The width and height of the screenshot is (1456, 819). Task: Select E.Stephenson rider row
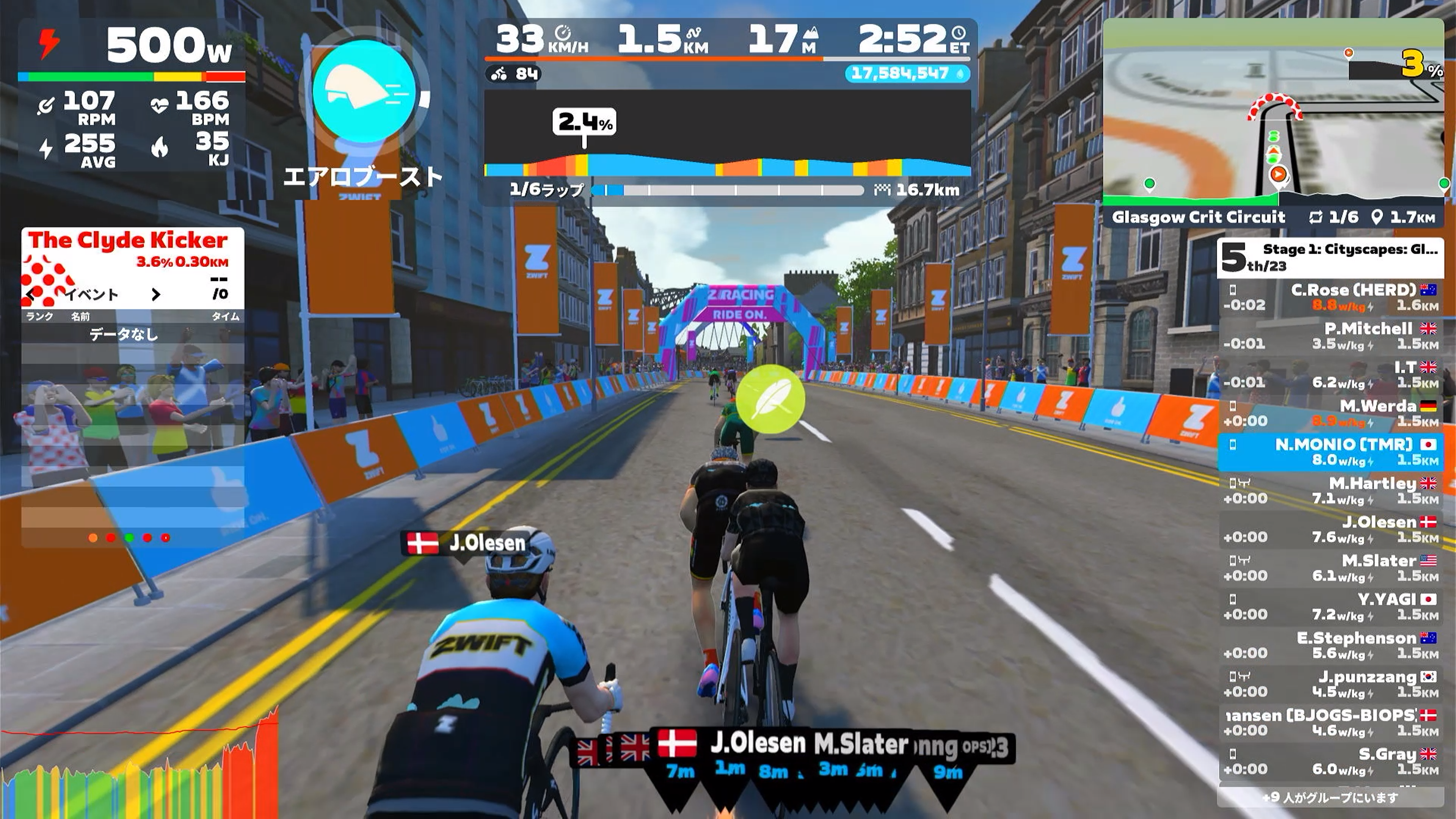(1330, 645)
